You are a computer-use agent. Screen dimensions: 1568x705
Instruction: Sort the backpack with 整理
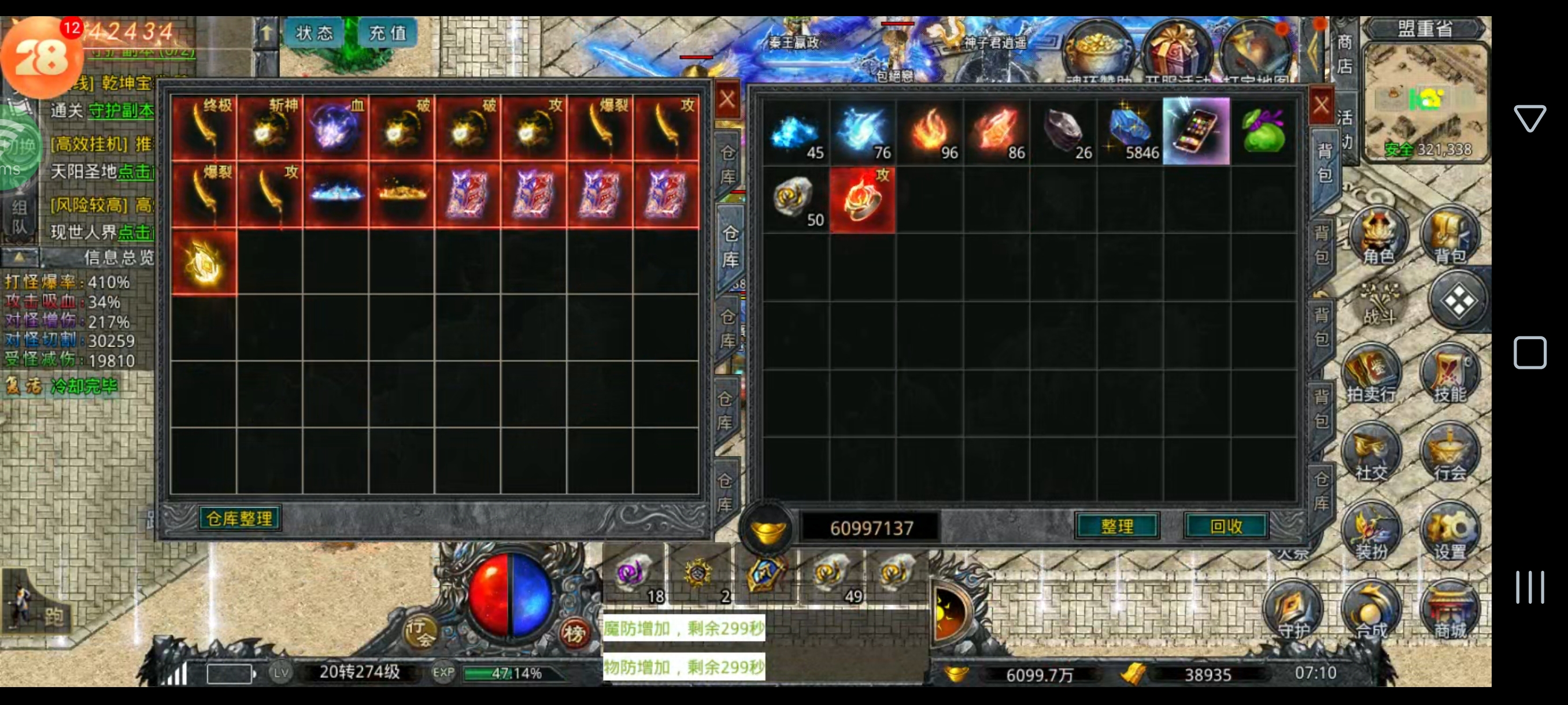click(1116, 525)
